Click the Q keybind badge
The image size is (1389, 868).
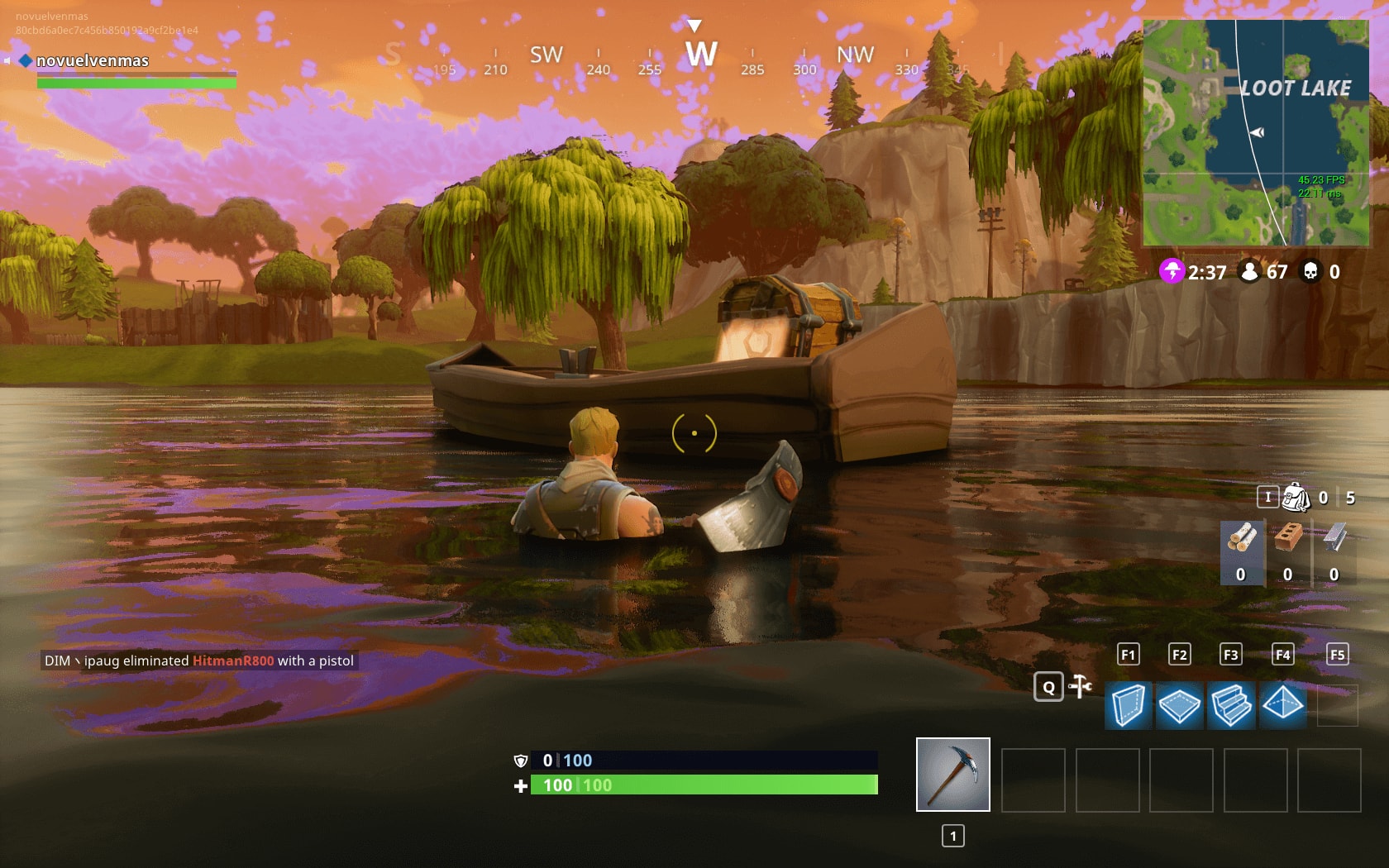click(1048, 687)
